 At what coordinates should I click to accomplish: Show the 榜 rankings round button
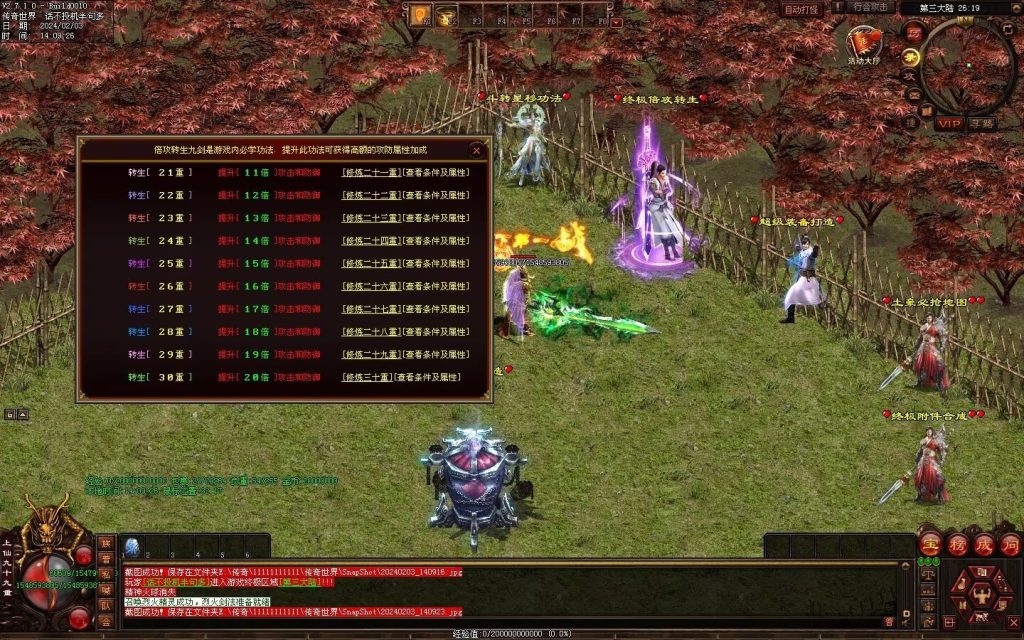[956, 545]
